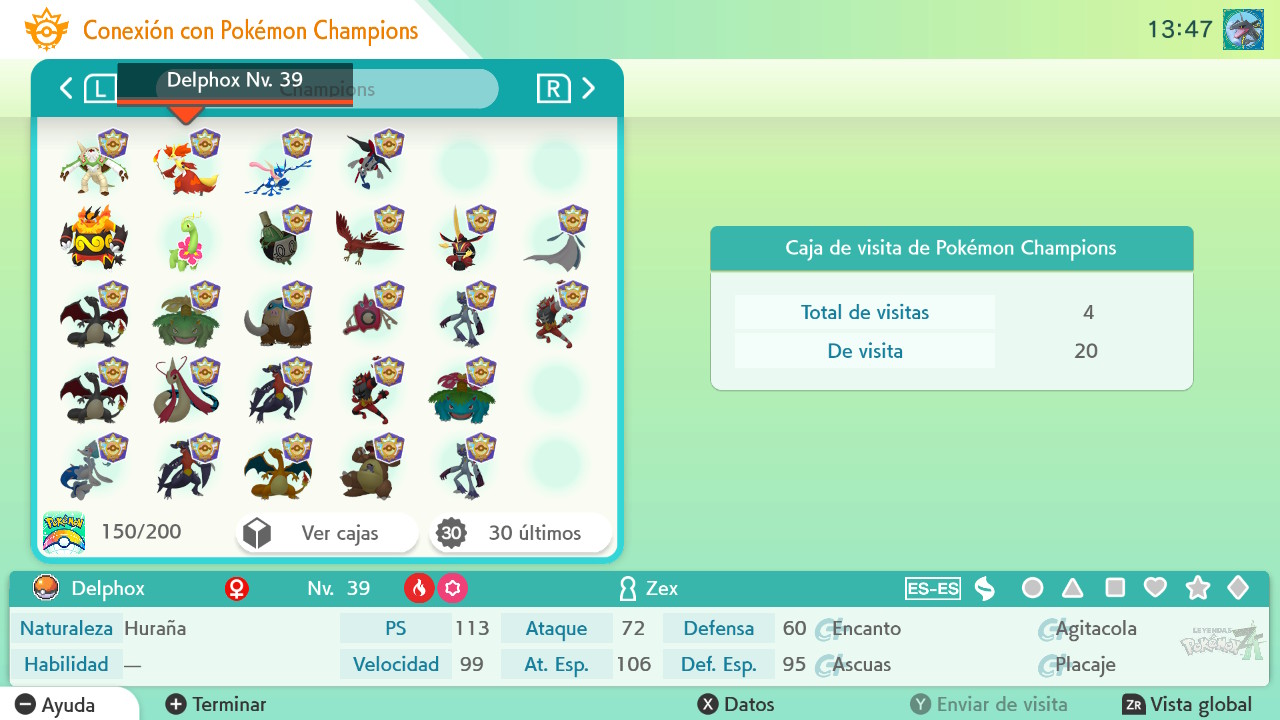
Task: Go to the previous box with the left chevron
Action: [65, 88]
